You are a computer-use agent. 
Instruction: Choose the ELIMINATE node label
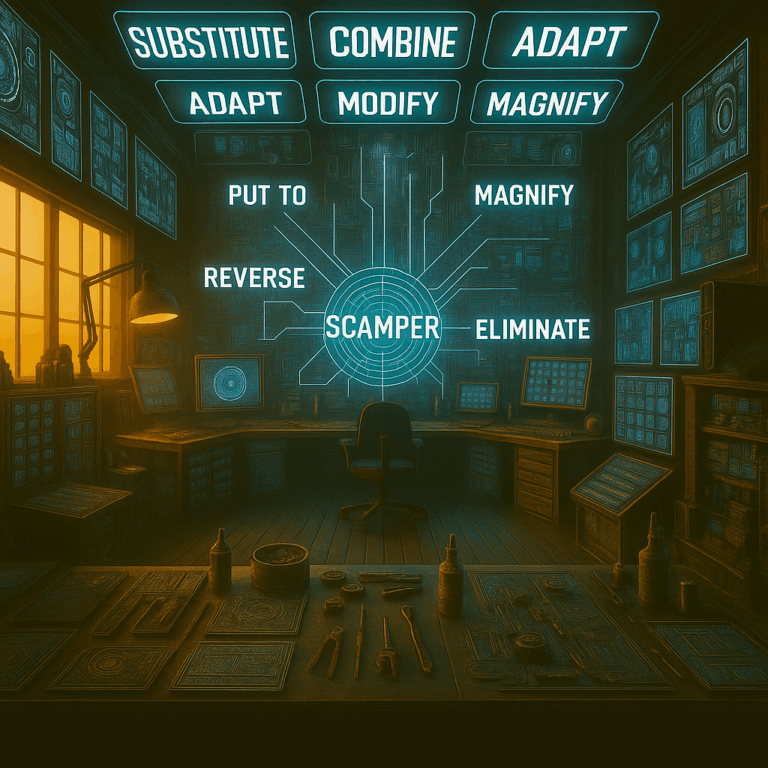(x=533, y=327)
